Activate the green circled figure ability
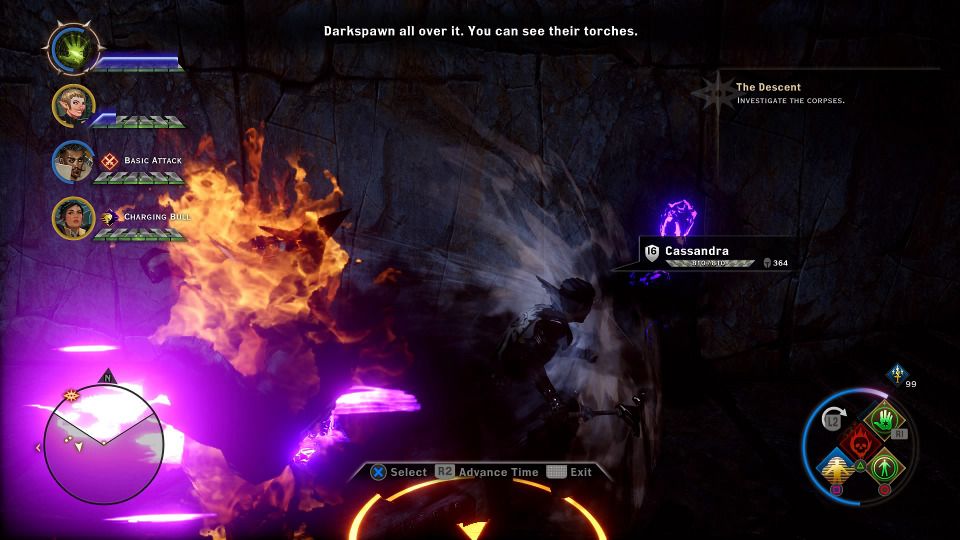 click(882, 465)
